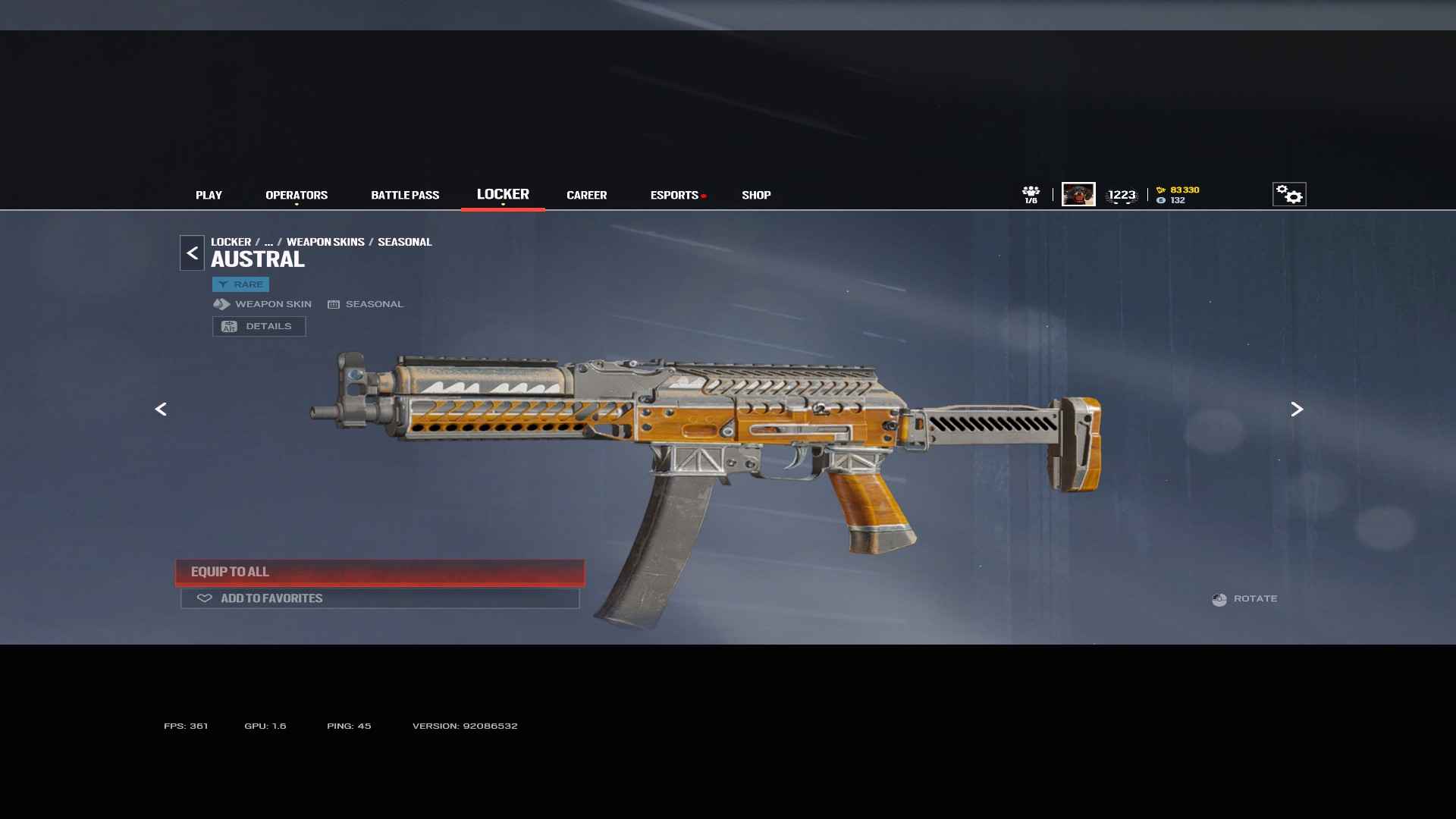The image size is (1456, 819).
Task: Add Austral skin to favorites
Action: 380,598
